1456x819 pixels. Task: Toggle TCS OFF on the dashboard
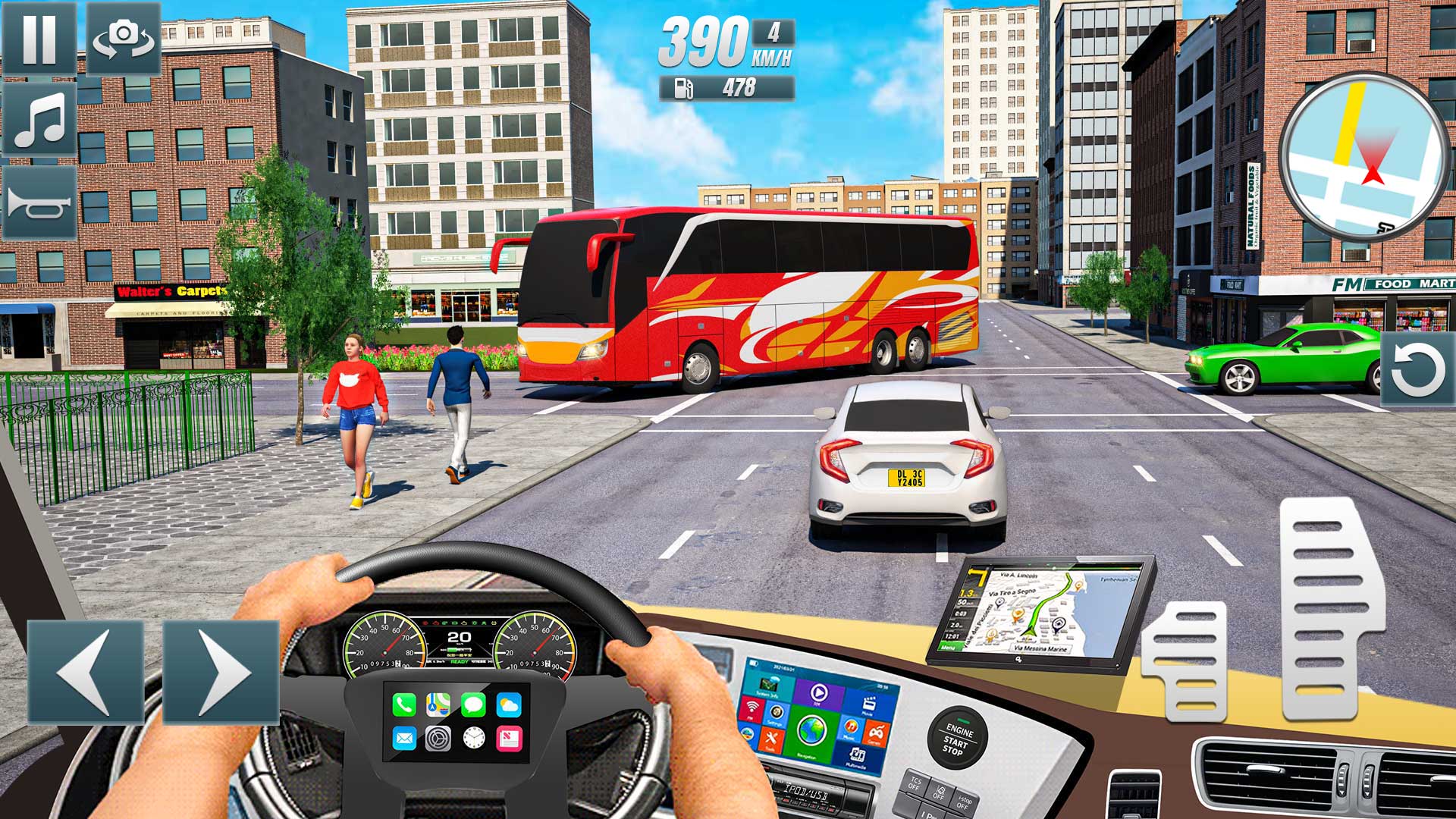[915, 785]
